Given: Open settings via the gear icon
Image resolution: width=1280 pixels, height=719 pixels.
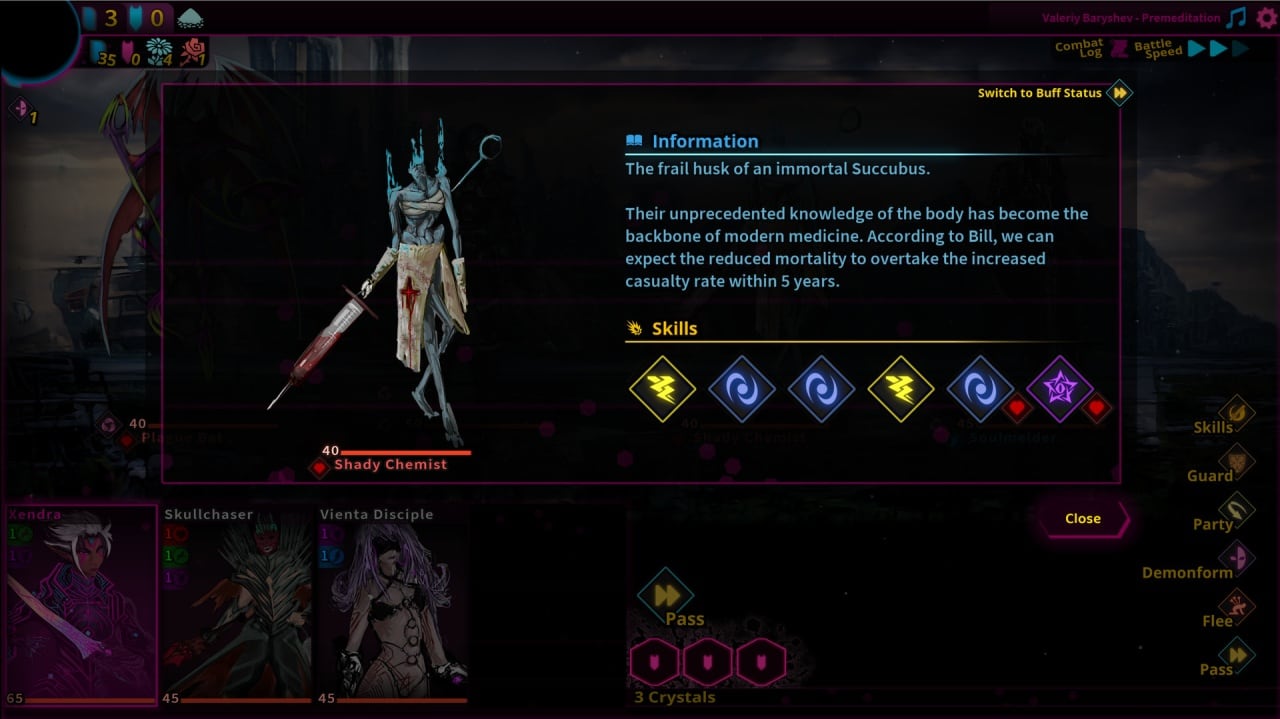Looking at the screenshot, I should coord(1266,18).
